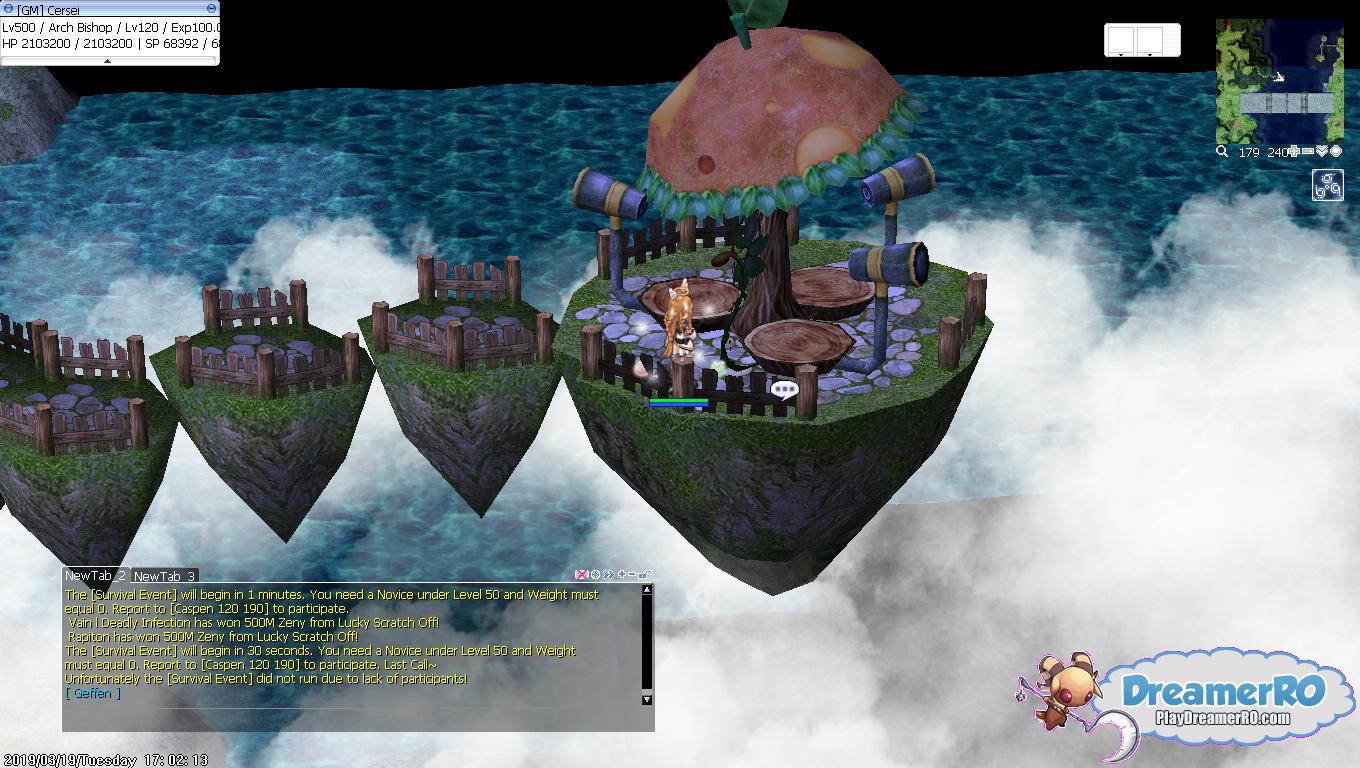Click the round button beside minimap controls

click(x=1335, y=152)
